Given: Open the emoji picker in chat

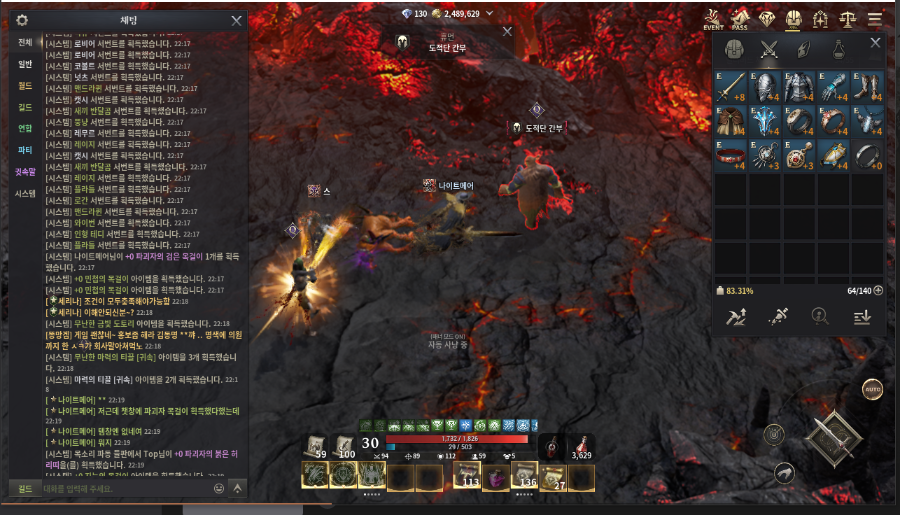Looking at the screenshot, I should pos(219,489).
